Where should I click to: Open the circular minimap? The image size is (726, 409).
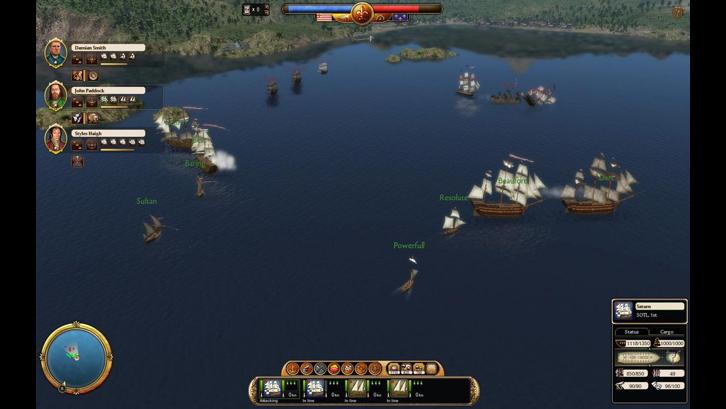(76, 356)
